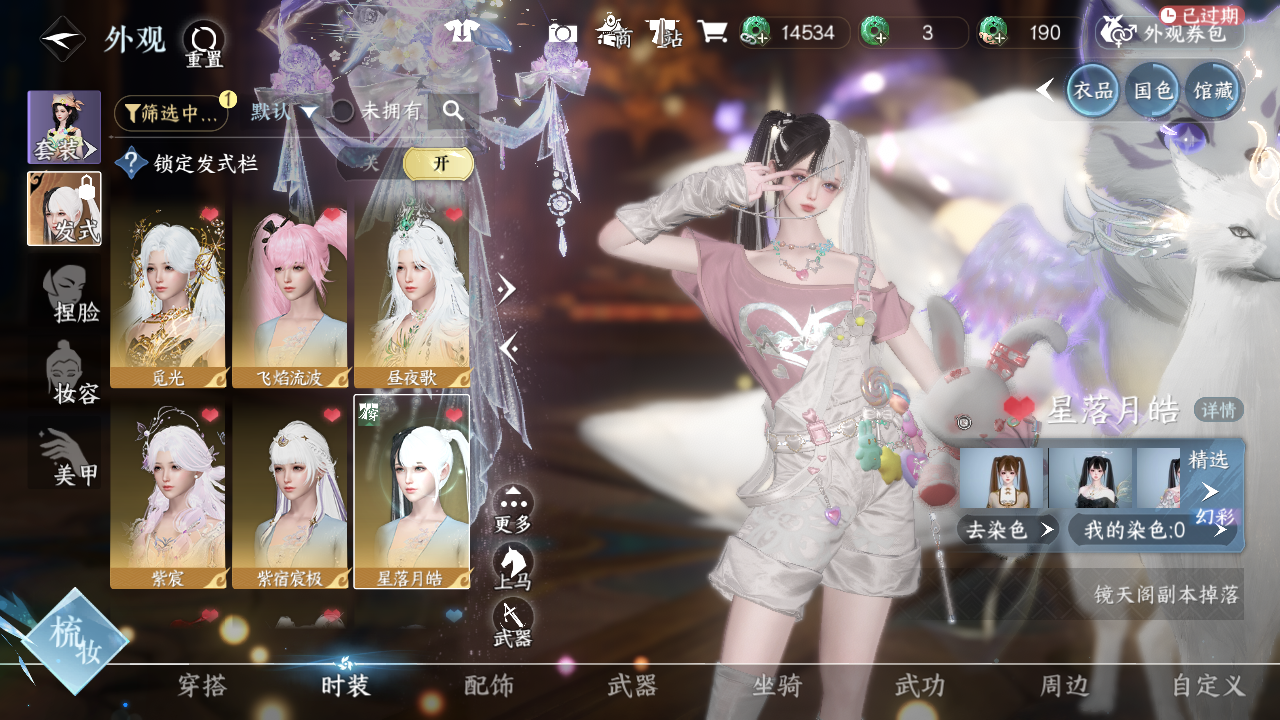Open the 套装 outfit category
The height and width of the screenshot is (720, 1280).
[64, 127]
